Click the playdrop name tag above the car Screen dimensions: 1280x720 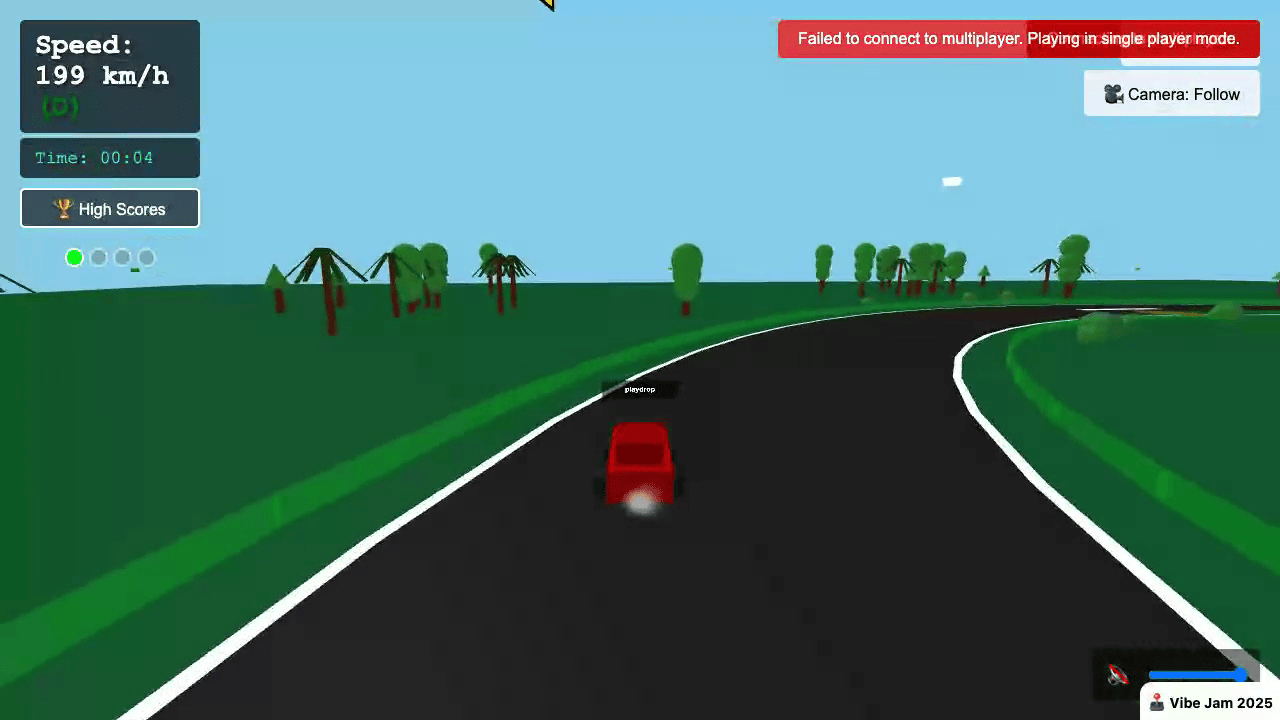(640, 389)
